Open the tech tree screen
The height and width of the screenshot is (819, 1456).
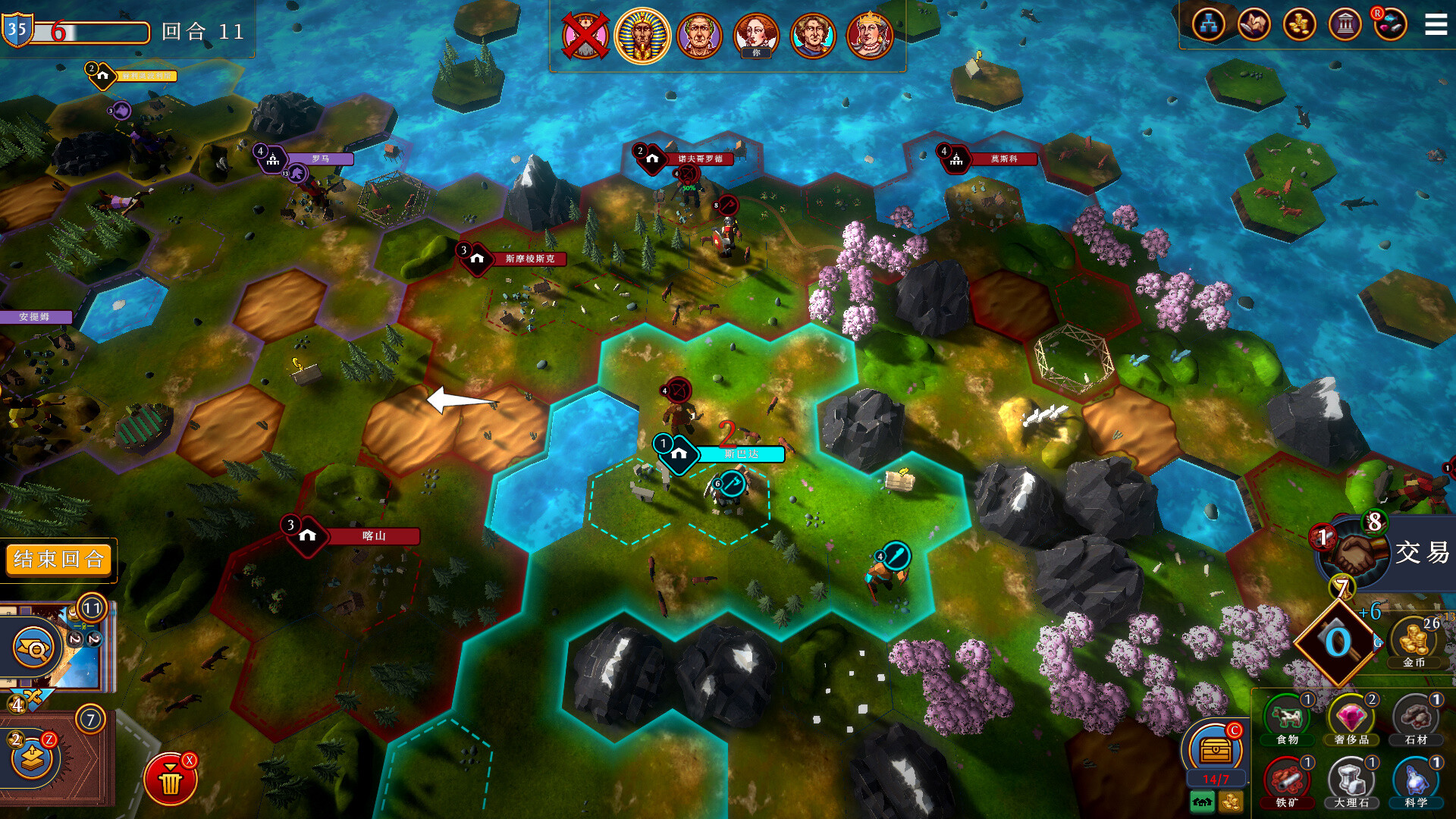pyautogui.click(x=1208, y=25)
